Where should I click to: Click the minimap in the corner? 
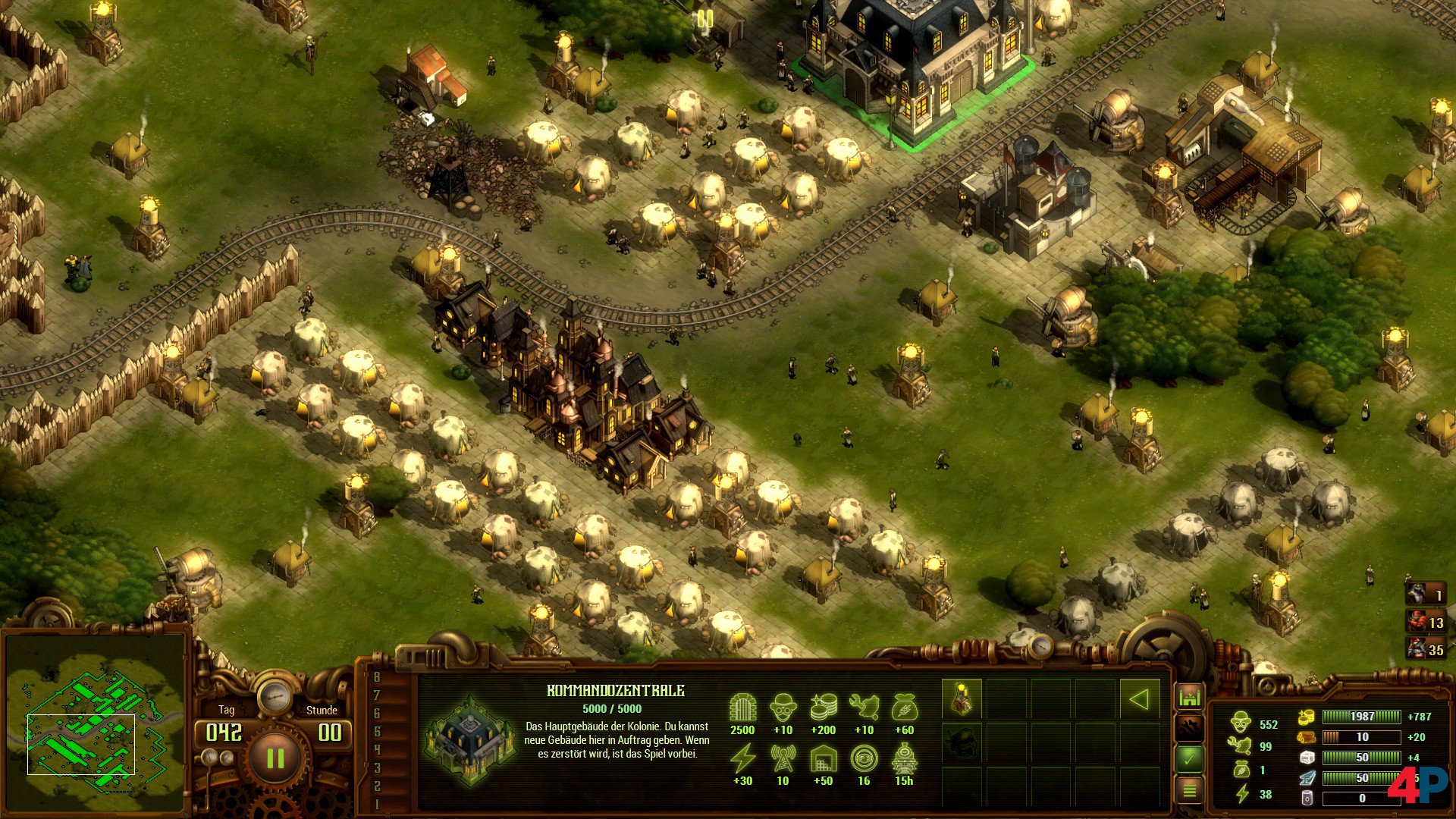[95, 720]
